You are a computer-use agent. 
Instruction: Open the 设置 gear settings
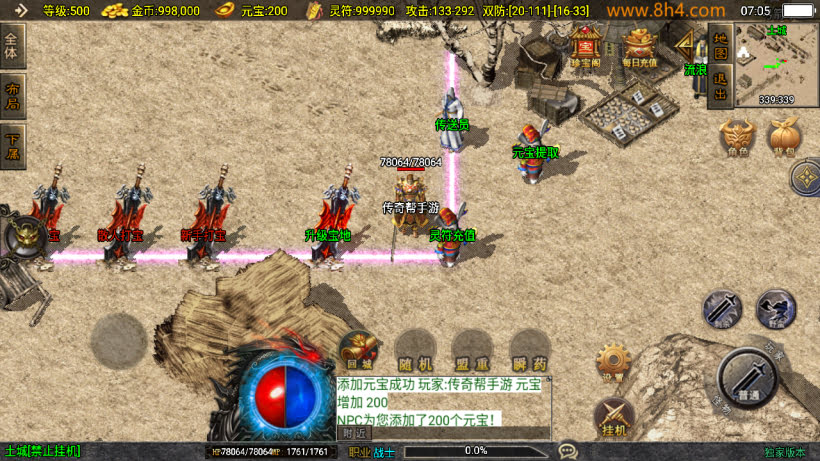click(x=613, y=364)
